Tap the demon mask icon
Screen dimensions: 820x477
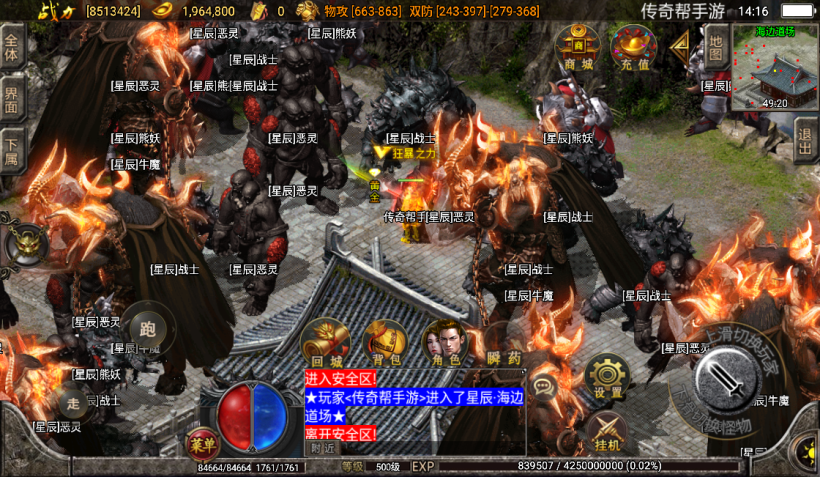pos(26,243)
